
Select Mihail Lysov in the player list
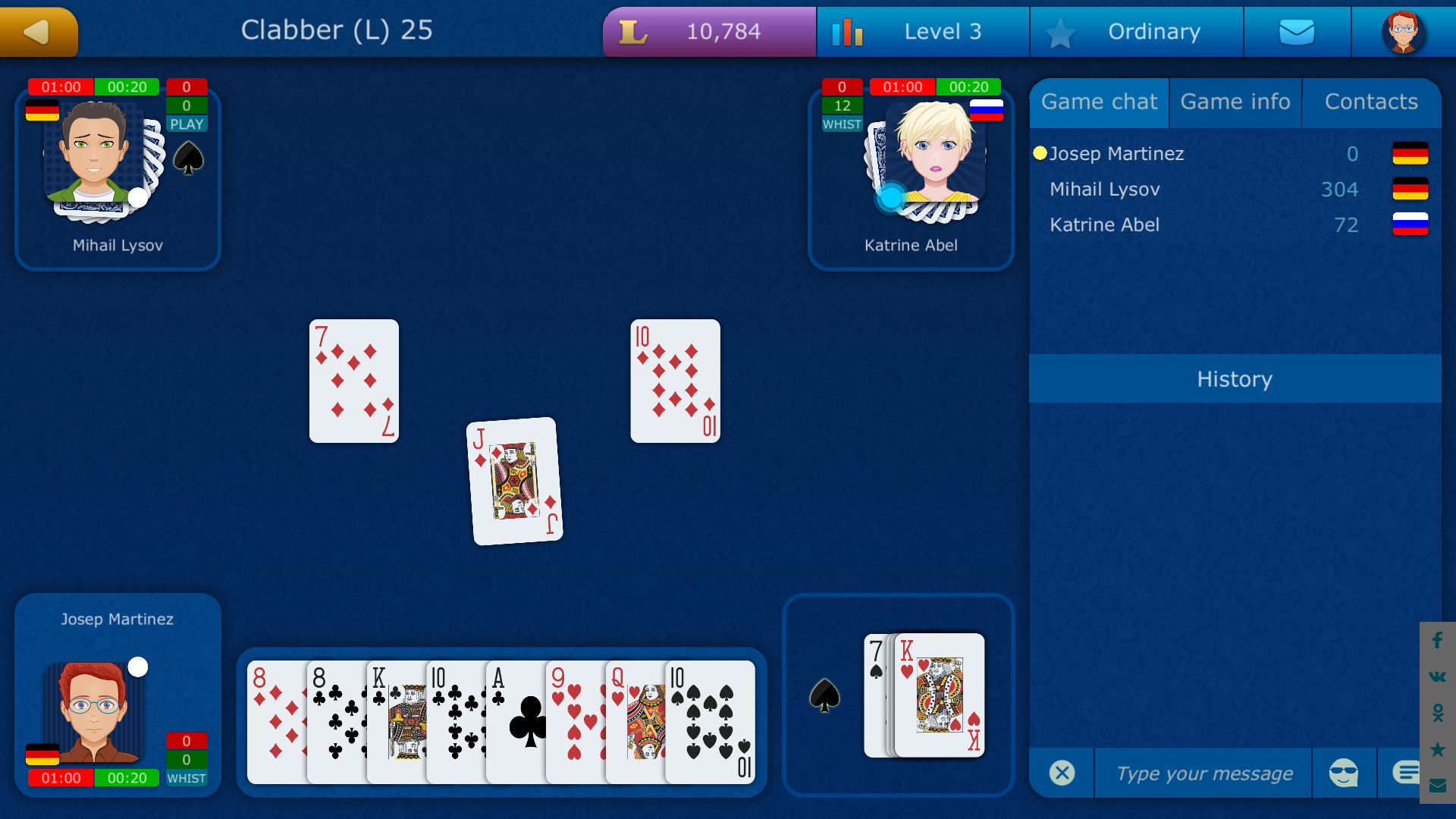point(1104,189)
